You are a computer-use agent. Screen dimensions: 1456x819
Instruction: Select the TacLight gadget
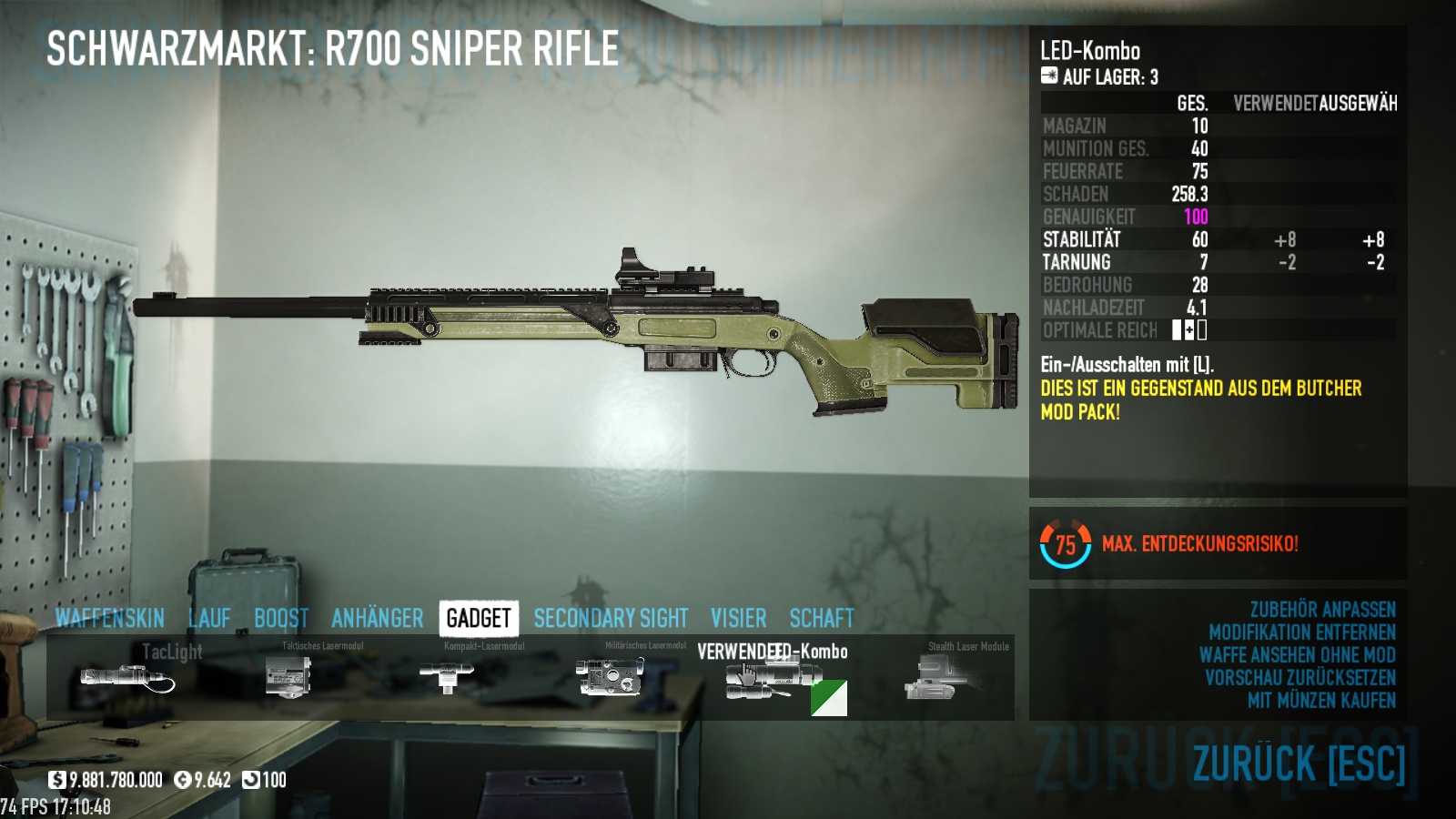[127, 678]
